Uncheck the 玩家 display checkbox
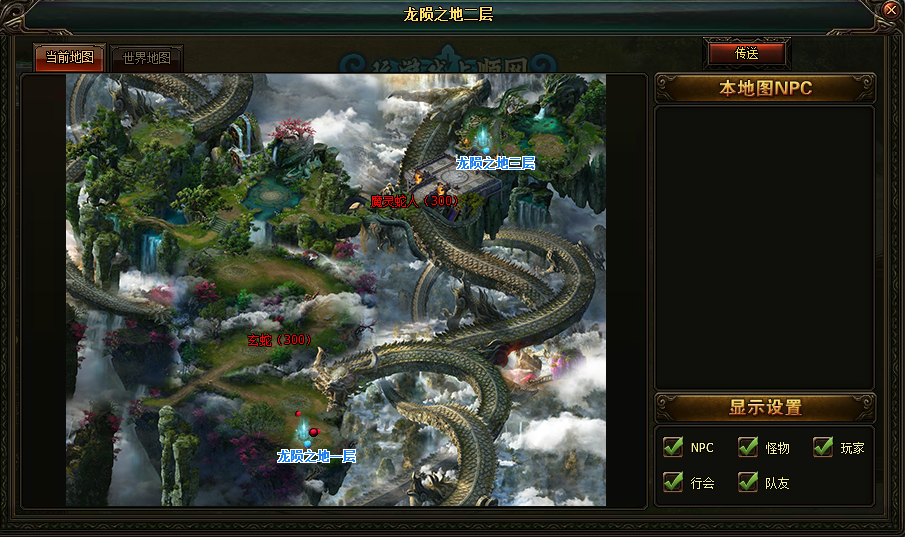The height and width of the screenshot is (537, 905). click(822, 447)
